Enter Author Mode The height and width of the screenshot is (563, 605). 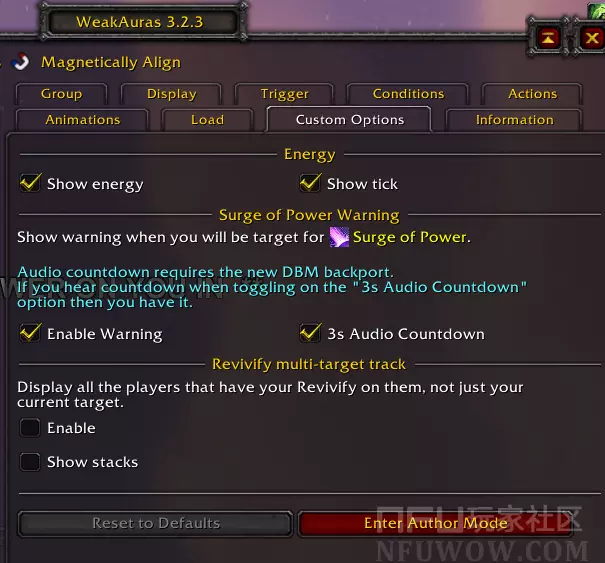[x=436, y=523]
